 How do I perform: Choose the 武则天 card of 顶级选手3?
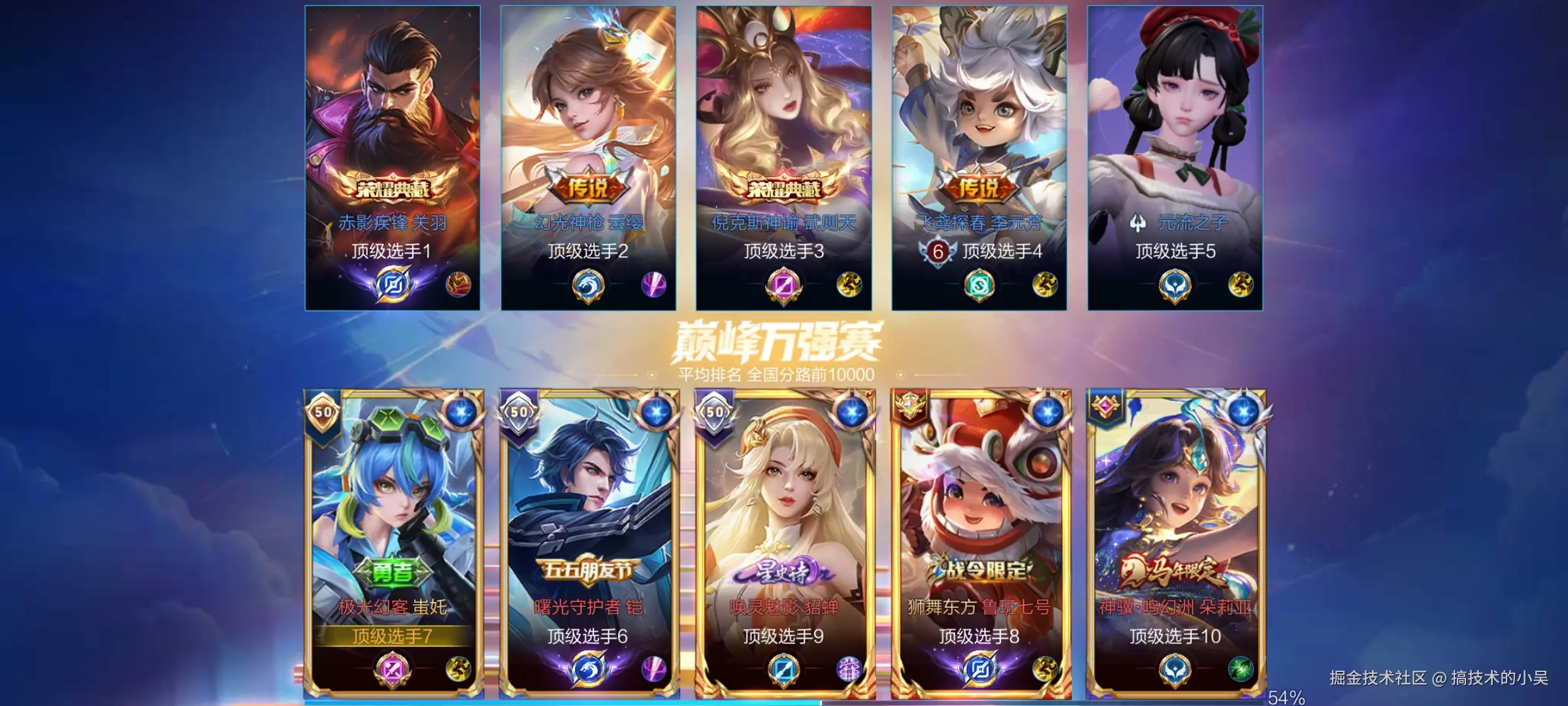pyautogui.click(x=783, y=157)
